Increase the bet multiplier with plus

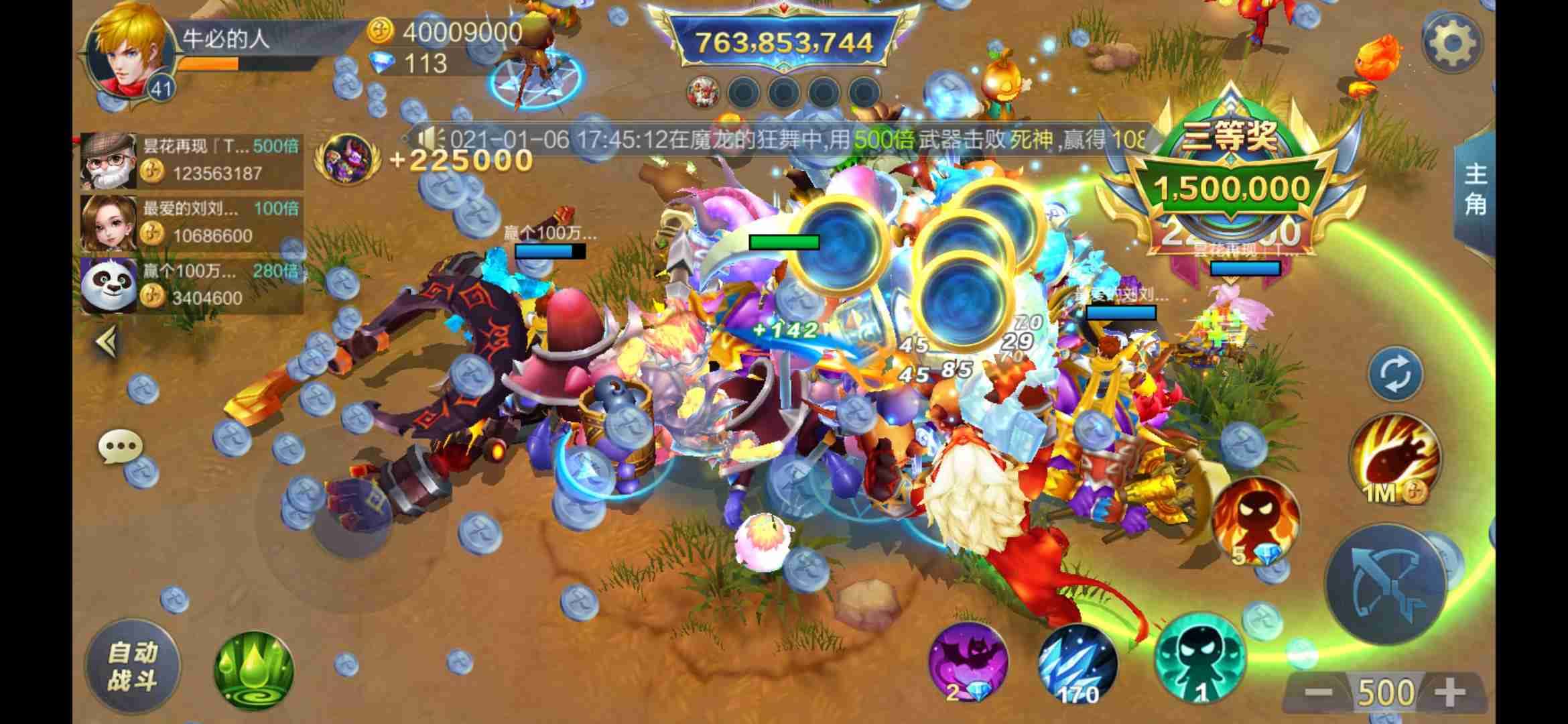1450,692
